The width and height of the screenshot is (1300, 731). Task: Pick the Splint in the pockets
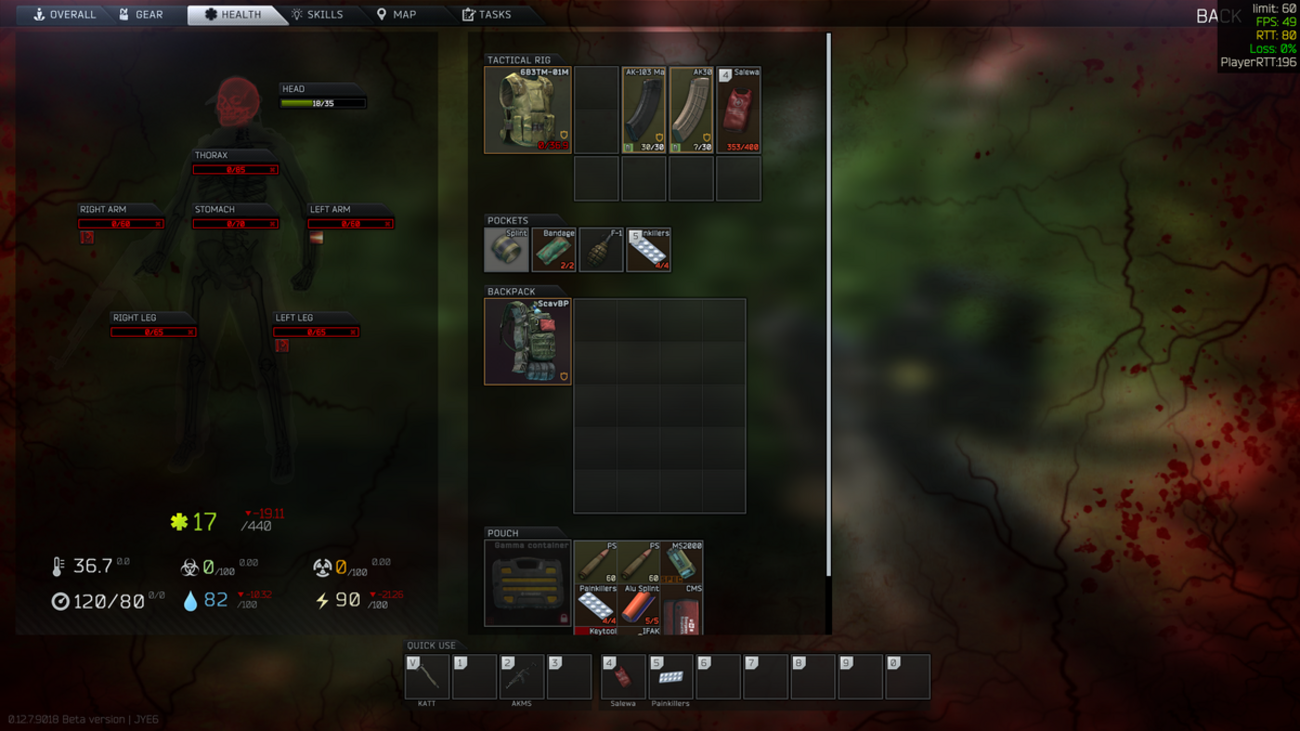click(x=507, y=250)
